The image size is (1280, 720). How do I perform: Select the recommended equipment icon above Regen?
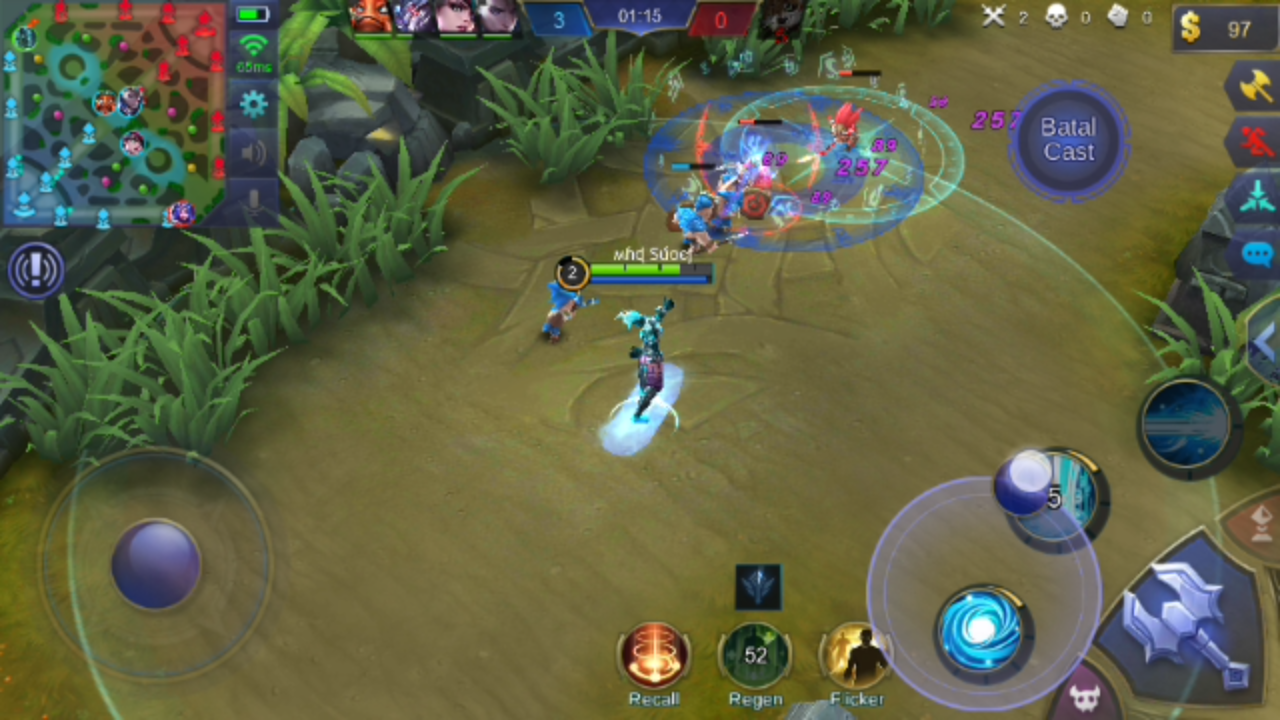[x=758, y=587]
